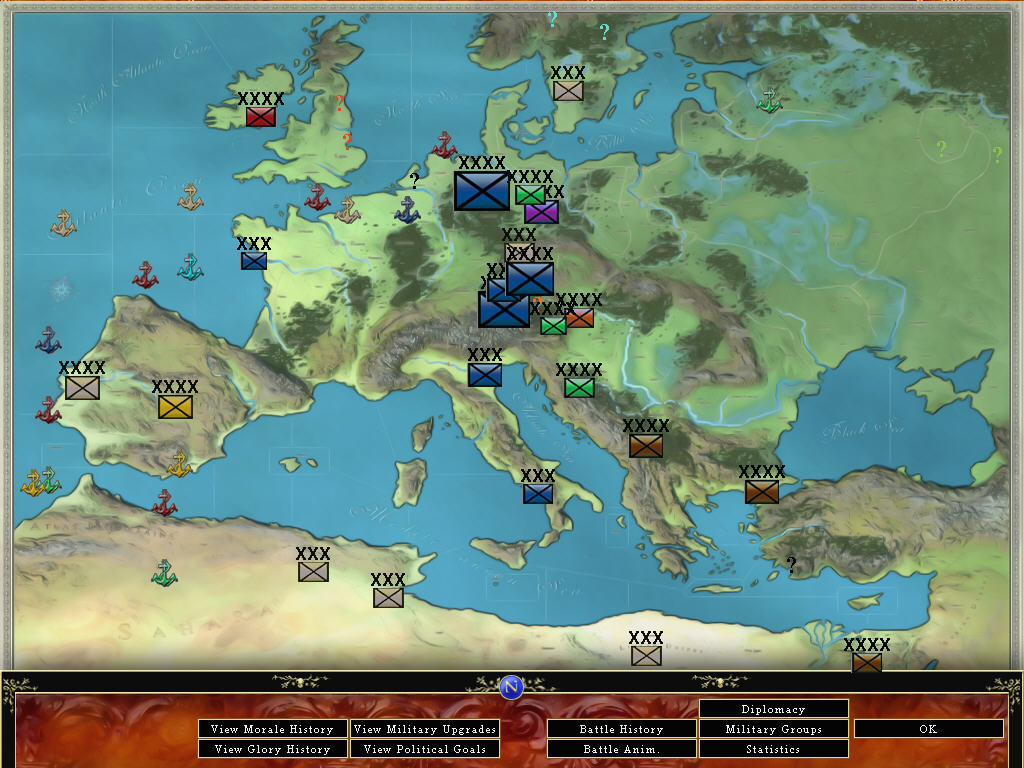1024x768 pixels.
Task: Show View Military Upgrades
Action: pyautogui.click(x=425, y=729)
